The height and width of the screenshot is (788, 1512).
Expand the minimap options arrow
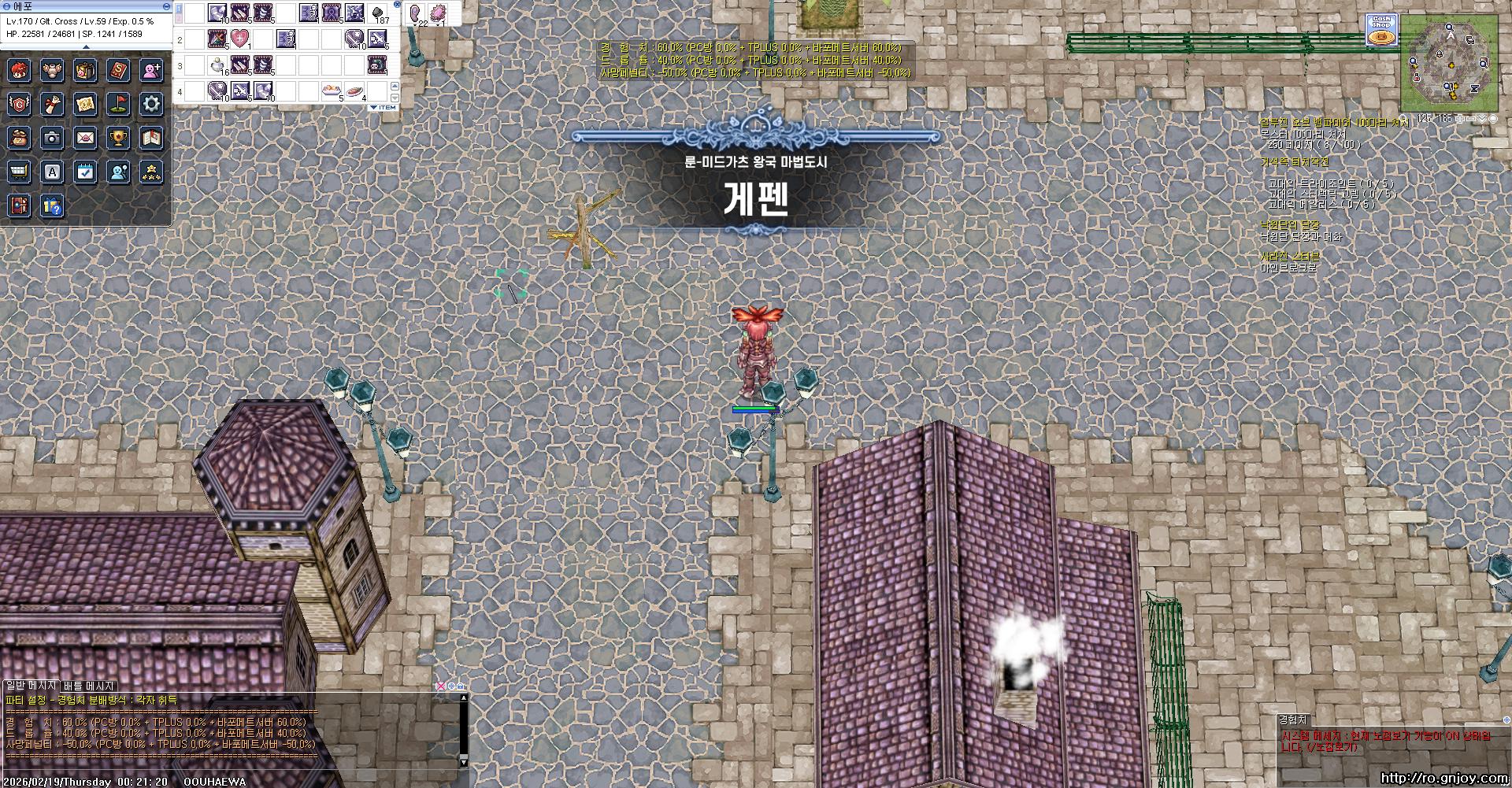coord(1482,119)
